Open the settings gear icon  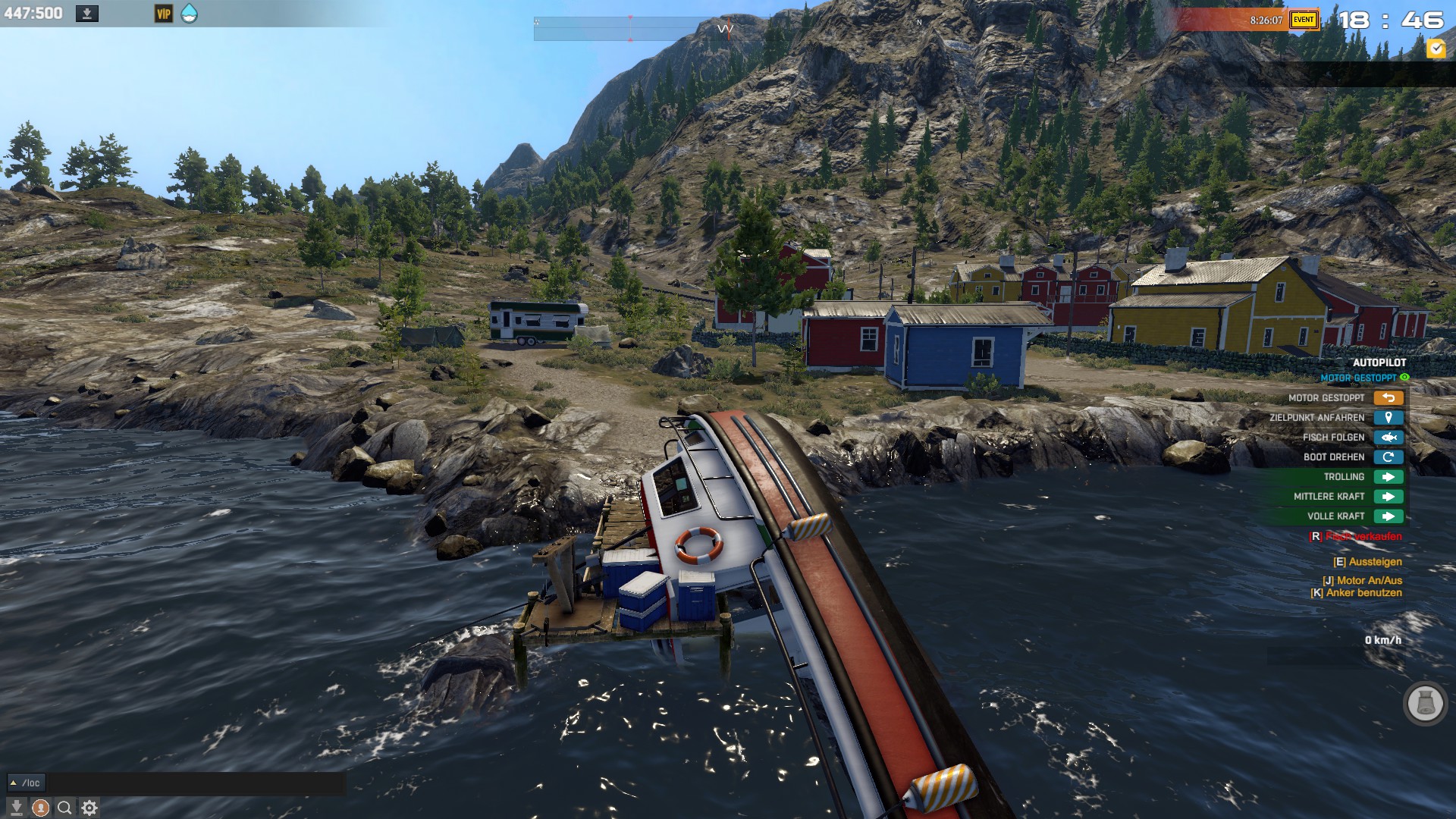click(89, 808)
